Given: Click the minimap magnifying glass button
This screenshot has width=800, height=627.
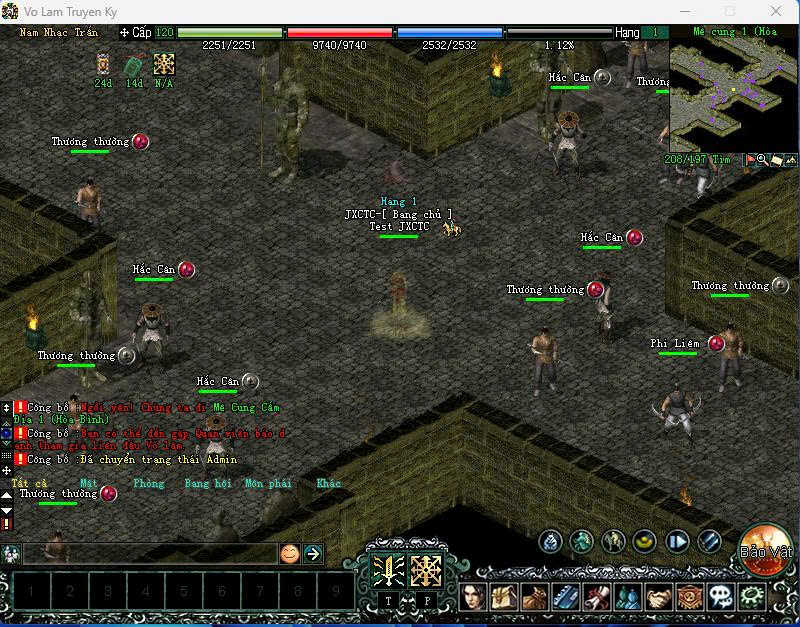Looking at the screenshot, I should (762, 159).
